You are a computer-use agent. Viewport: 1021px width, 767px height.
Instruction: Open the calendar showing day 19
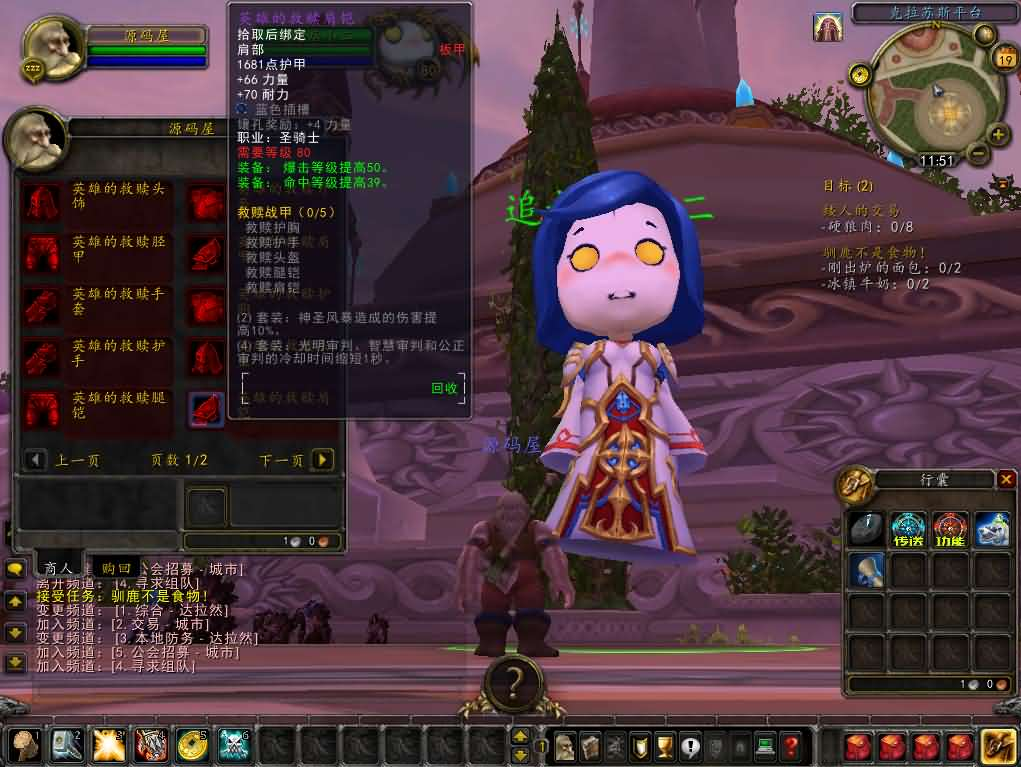coord(1004,59)
